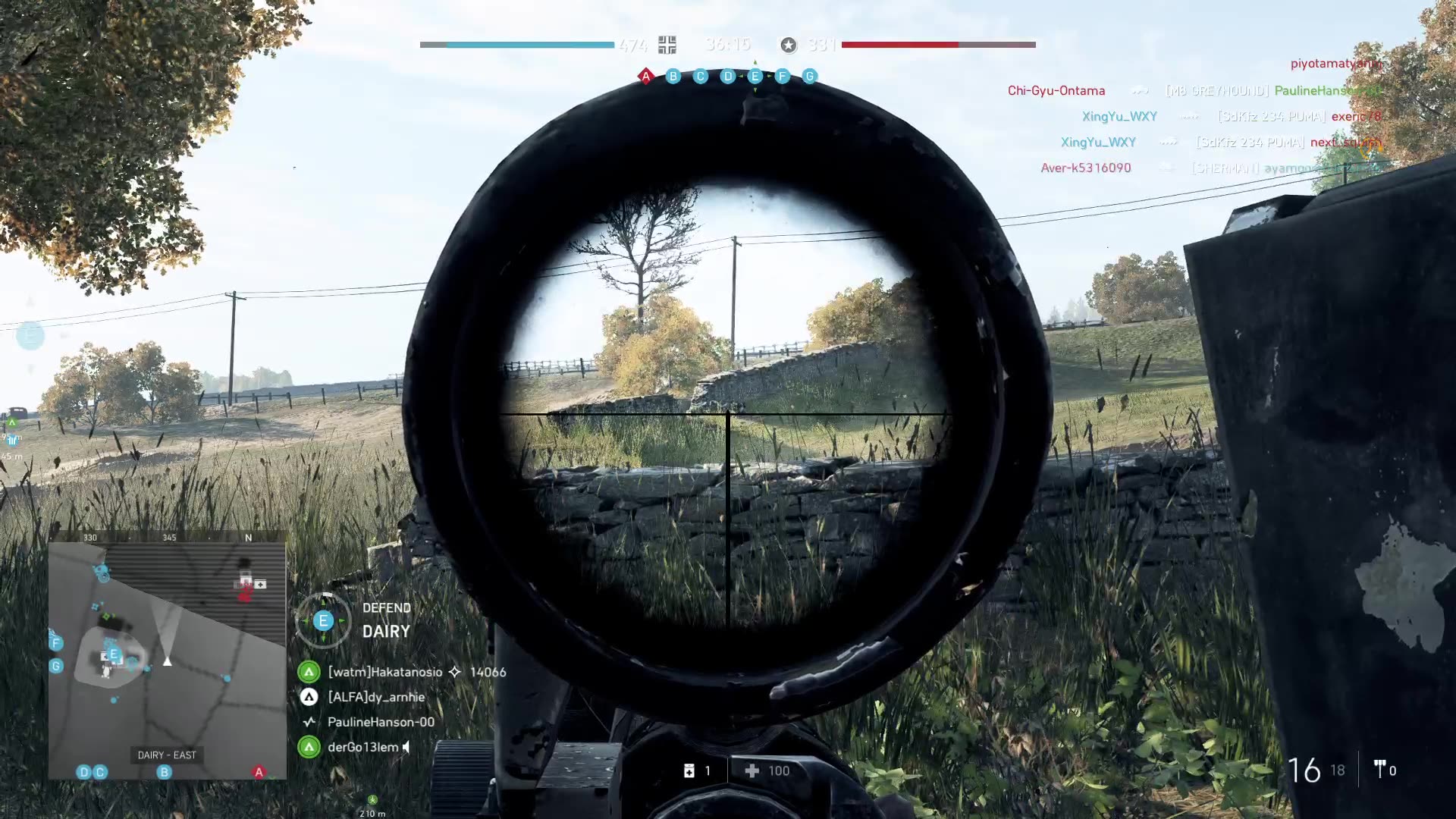This screenshot has width=1456, height=819.
Task: Click player name XingYu_WXY in kill feed
Action: click(x=1120, y=116)
